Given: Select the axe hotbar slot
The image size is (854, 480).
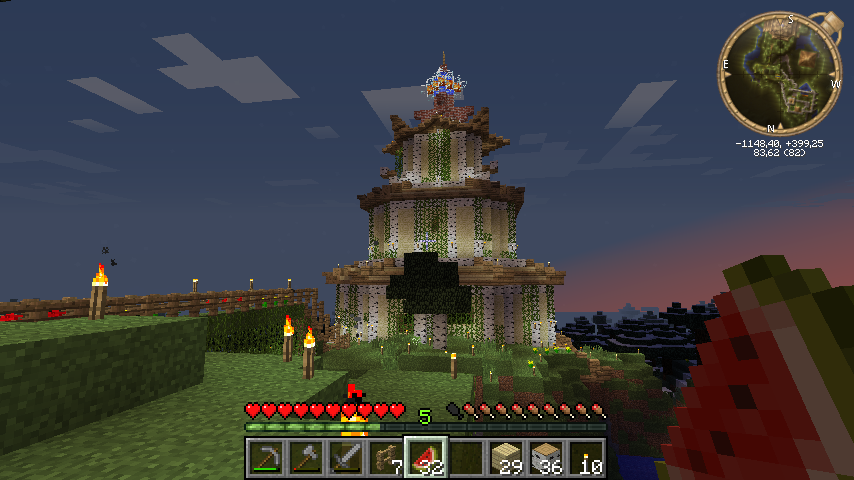Looking at the screenshot, I should coord(305,458).
